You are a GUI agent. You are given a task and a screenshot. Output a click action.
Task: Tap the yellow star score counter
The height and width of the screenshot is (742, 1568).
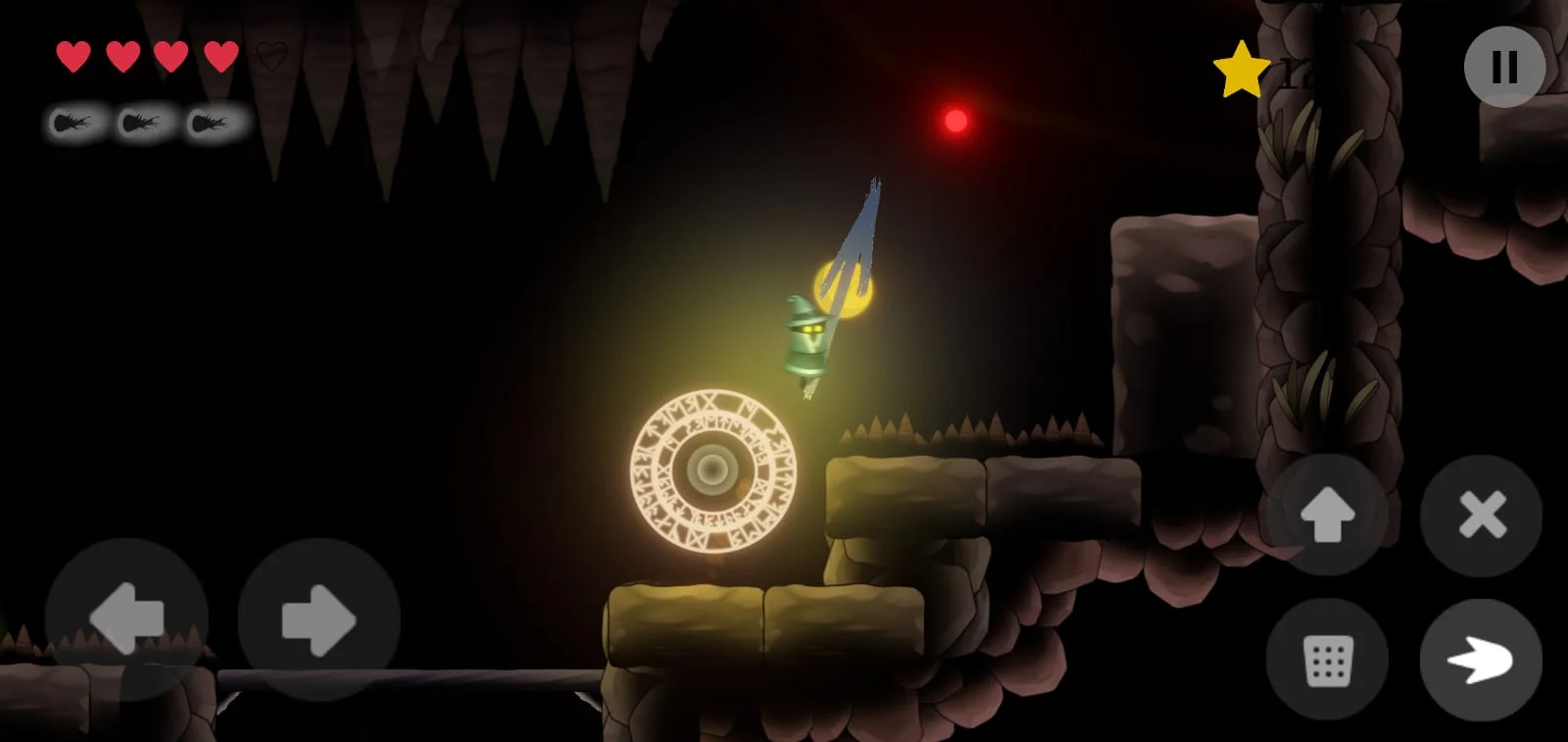point(1242,69)
